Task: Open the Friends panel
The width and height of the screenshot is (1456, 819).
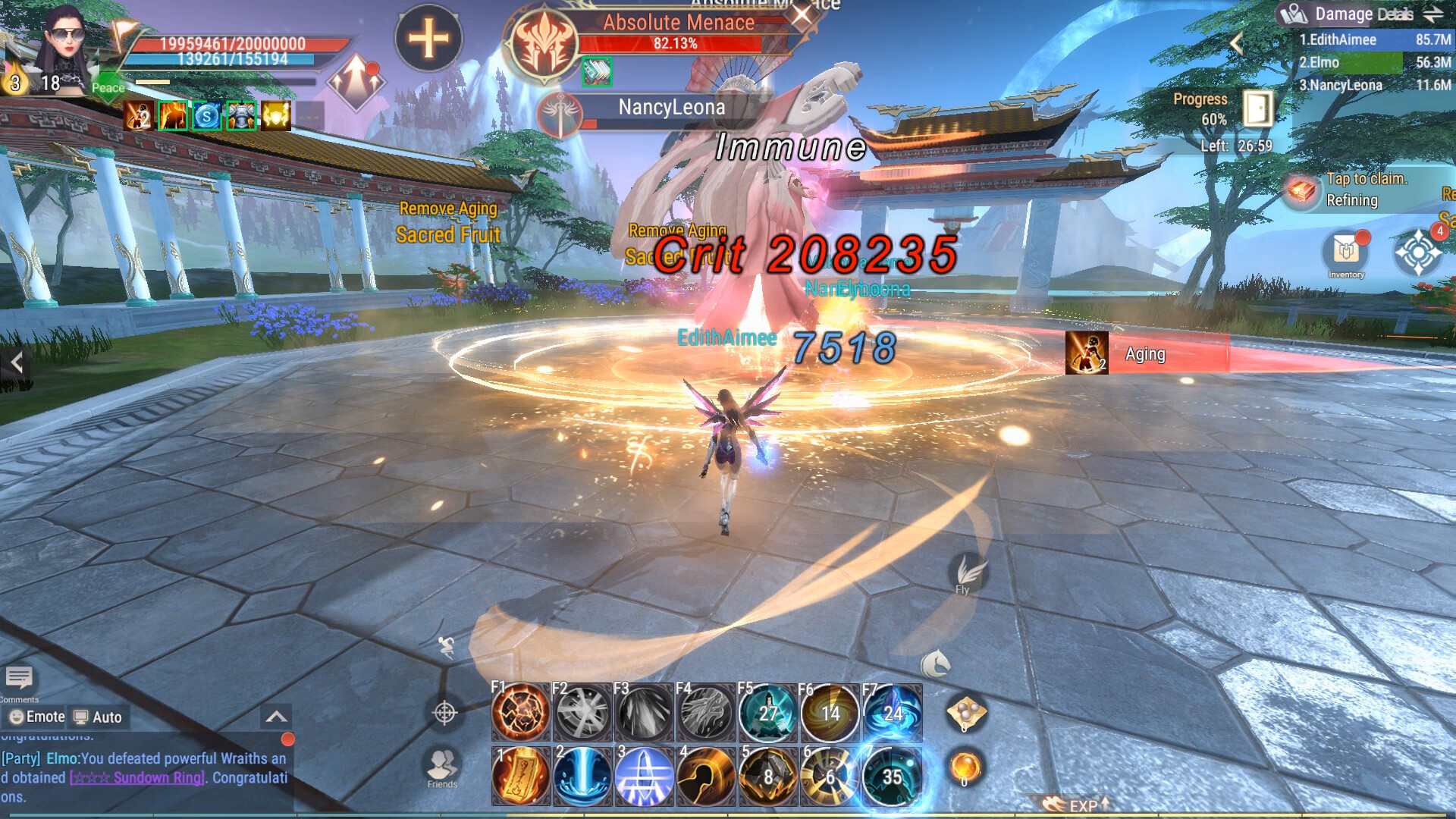Action: (442, 764)
